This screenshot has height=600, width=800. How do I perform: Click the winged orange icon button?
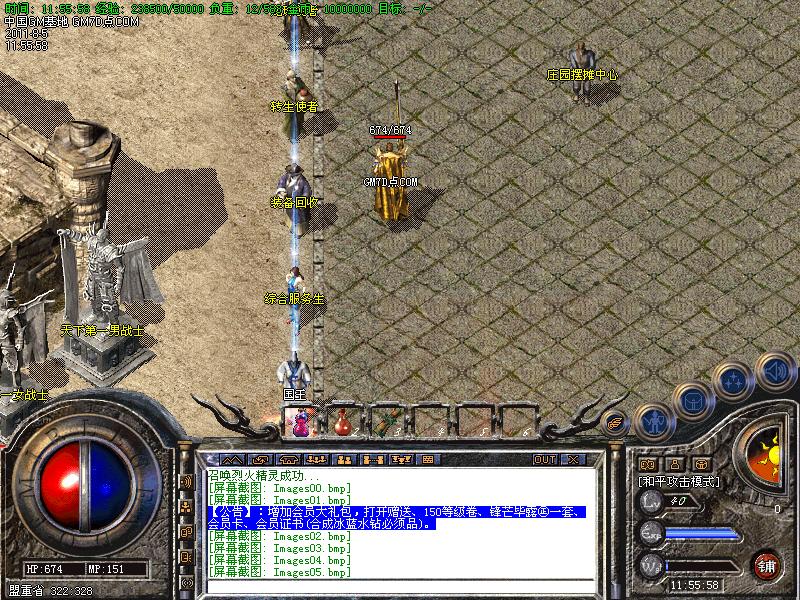(617, 423)
